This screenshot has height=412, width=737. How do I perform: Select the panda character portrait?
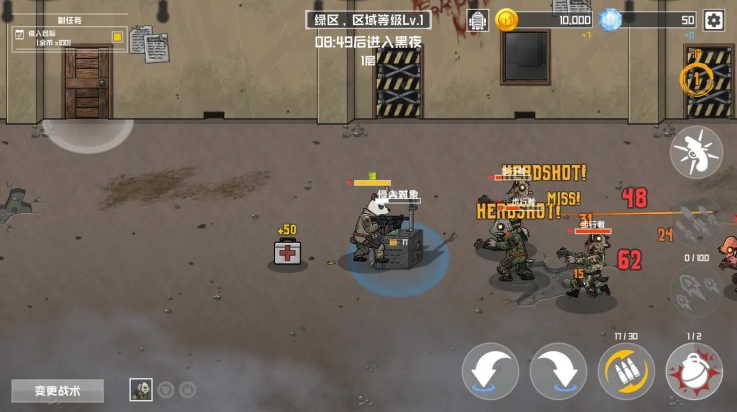[x=141, y=390]
